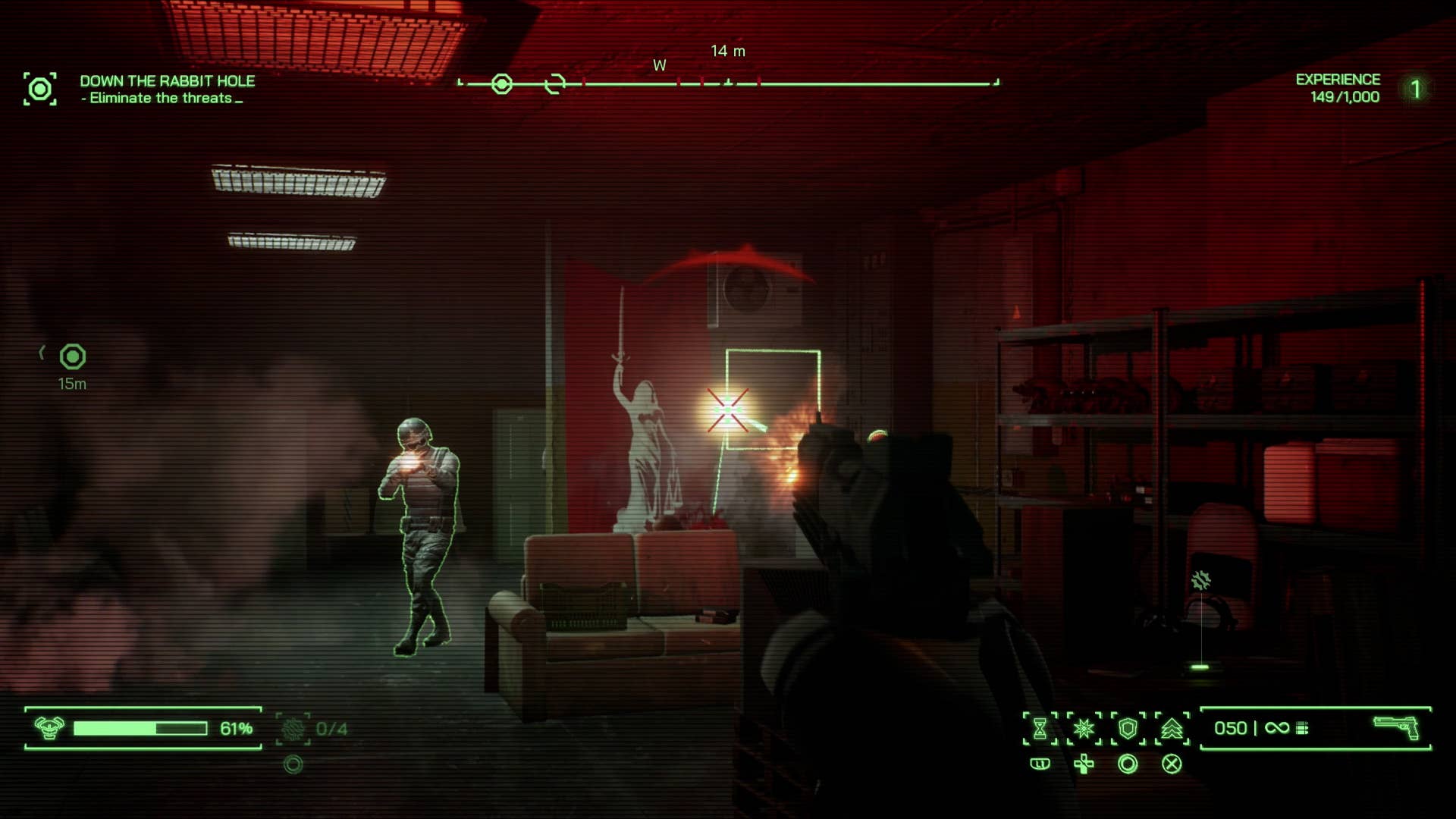Activate the shield armor ability
This screenshot has width=1456, height=819.
(1128, 729)
